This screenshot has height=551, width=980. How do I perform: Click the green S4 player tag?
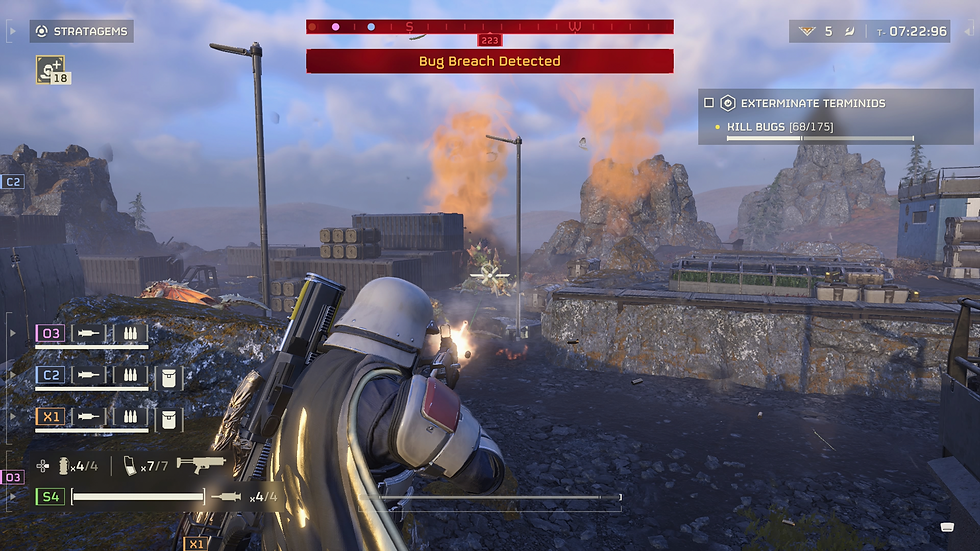click(x=49, y=496)
